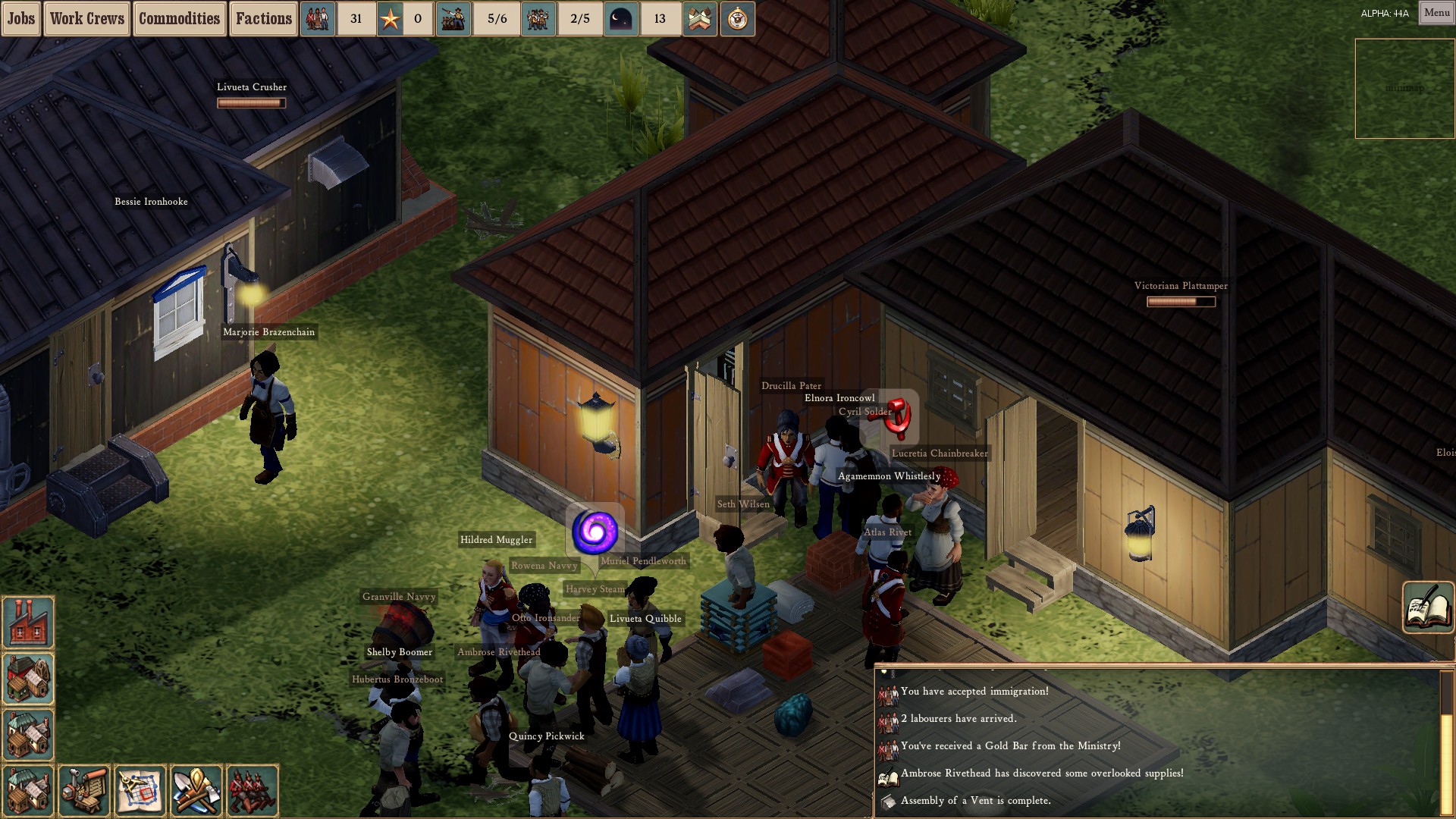
Task: Click the population colonists icon
Action: point(318,19)
